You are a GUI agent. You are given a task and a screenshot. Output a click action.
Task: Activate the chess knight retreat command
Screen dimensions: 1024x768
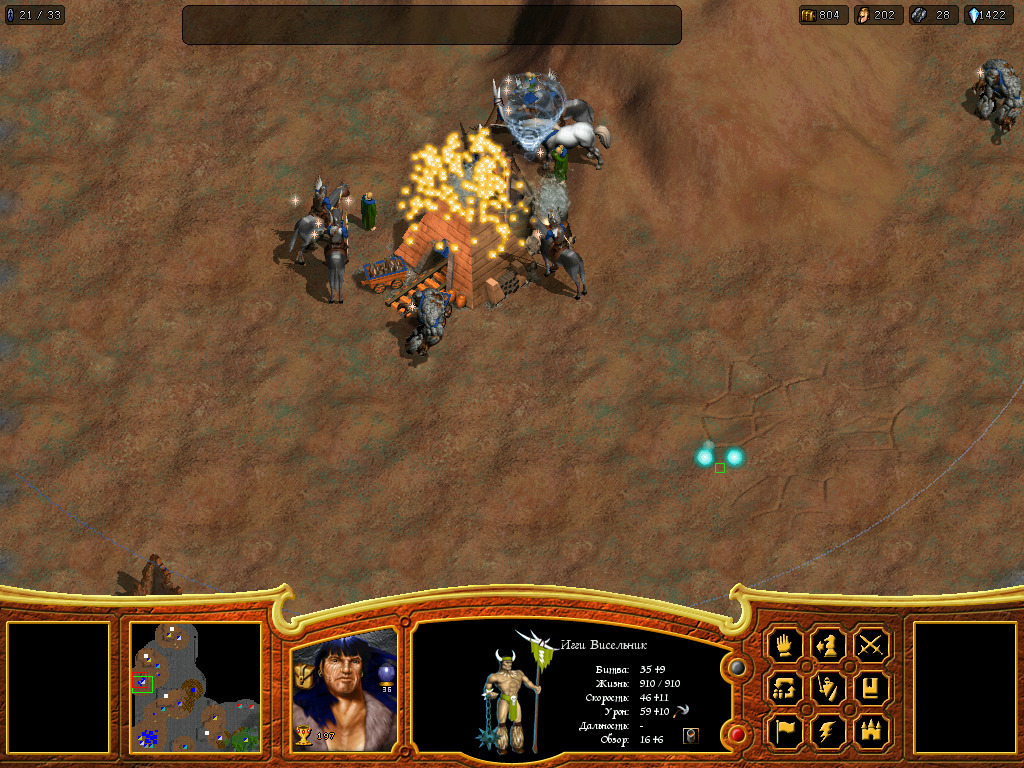(829, 645)
